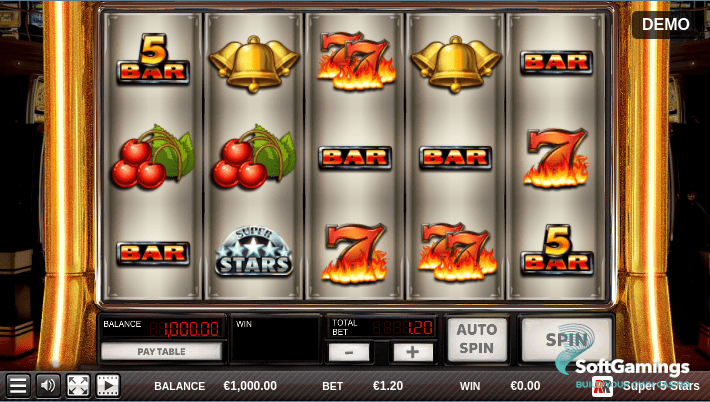
Task: Increase total bet with the plus button
Action: (x=412, y=352)
